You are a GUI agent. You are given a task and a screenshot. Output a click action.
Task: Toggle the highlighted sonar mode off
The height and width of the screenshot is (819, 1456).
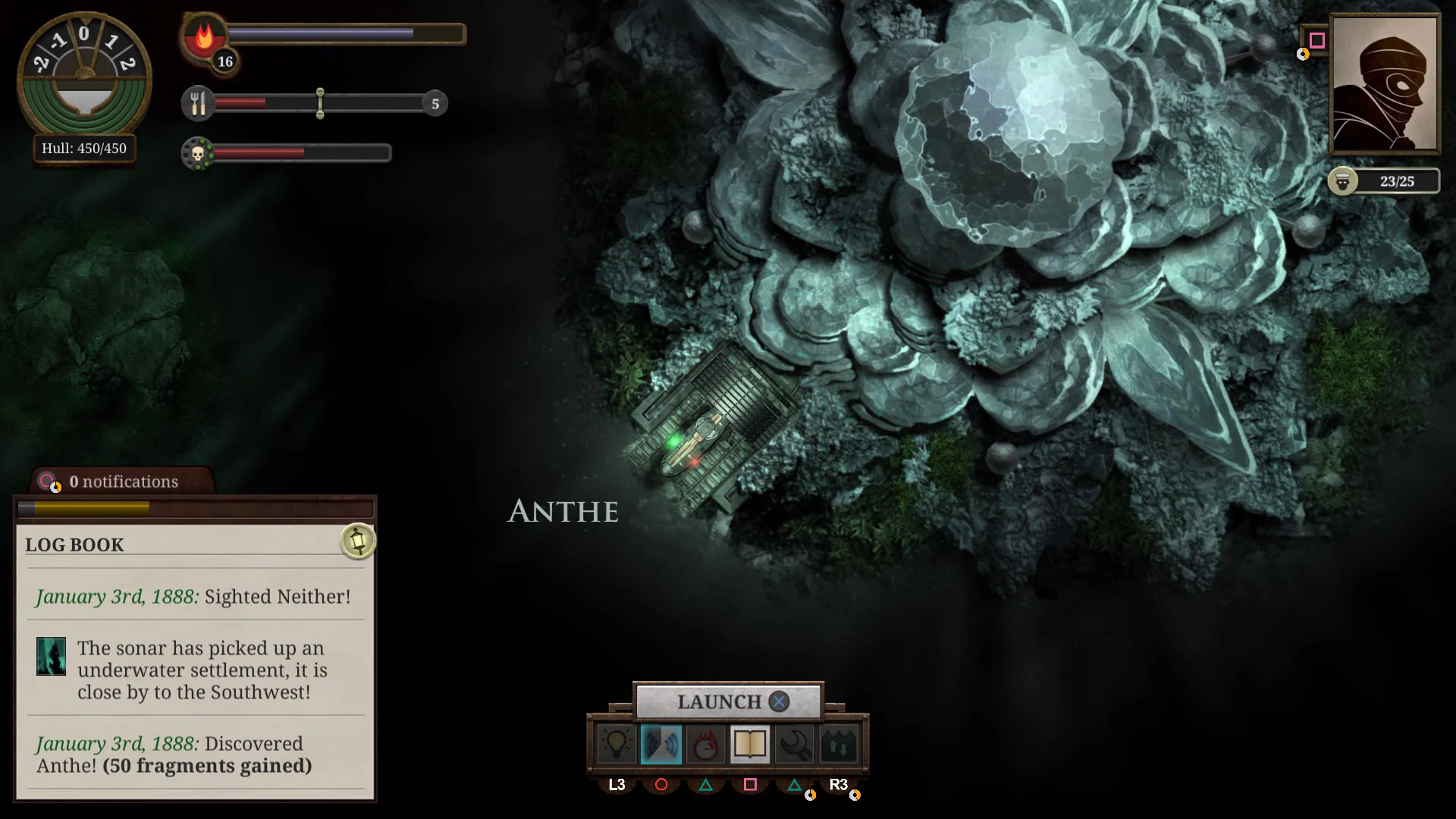[x=661, y=743]
